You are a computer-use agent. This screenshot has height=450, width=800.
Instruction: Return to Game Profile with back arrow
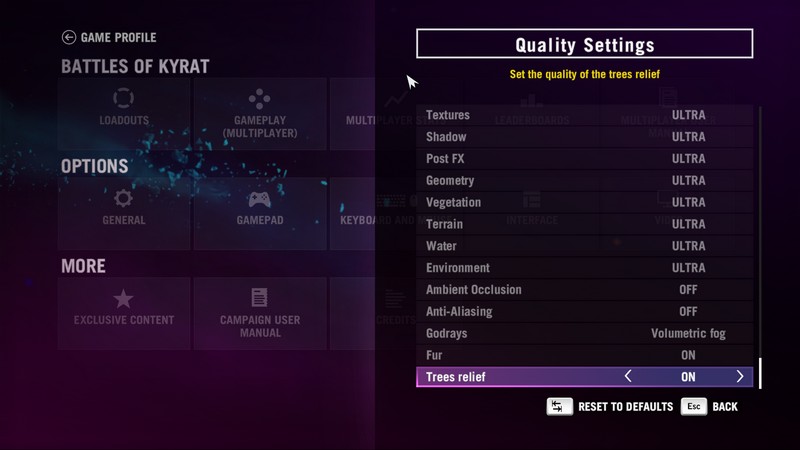(69, 38)
